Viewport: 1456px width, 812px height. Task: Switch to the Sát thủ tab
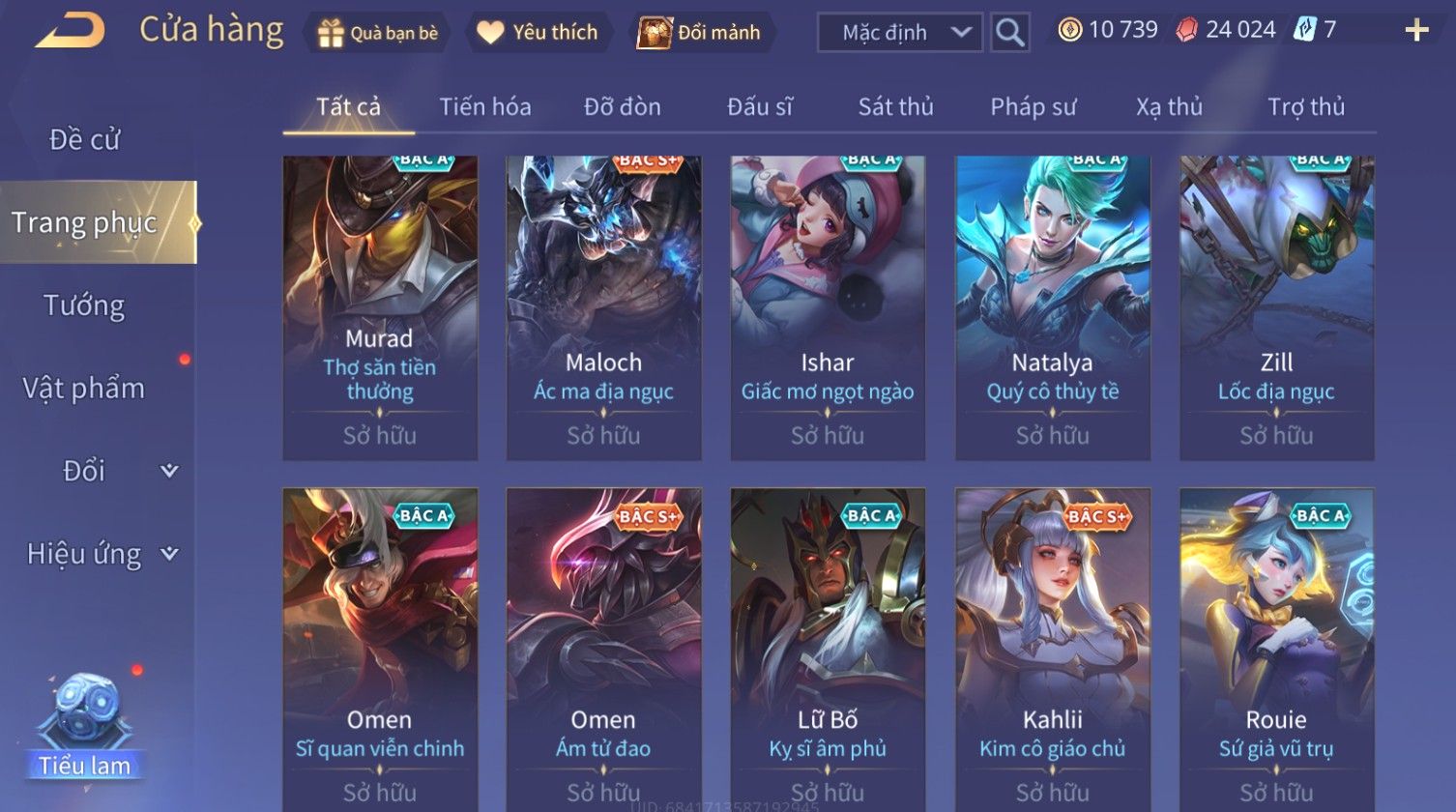(895, 107)
